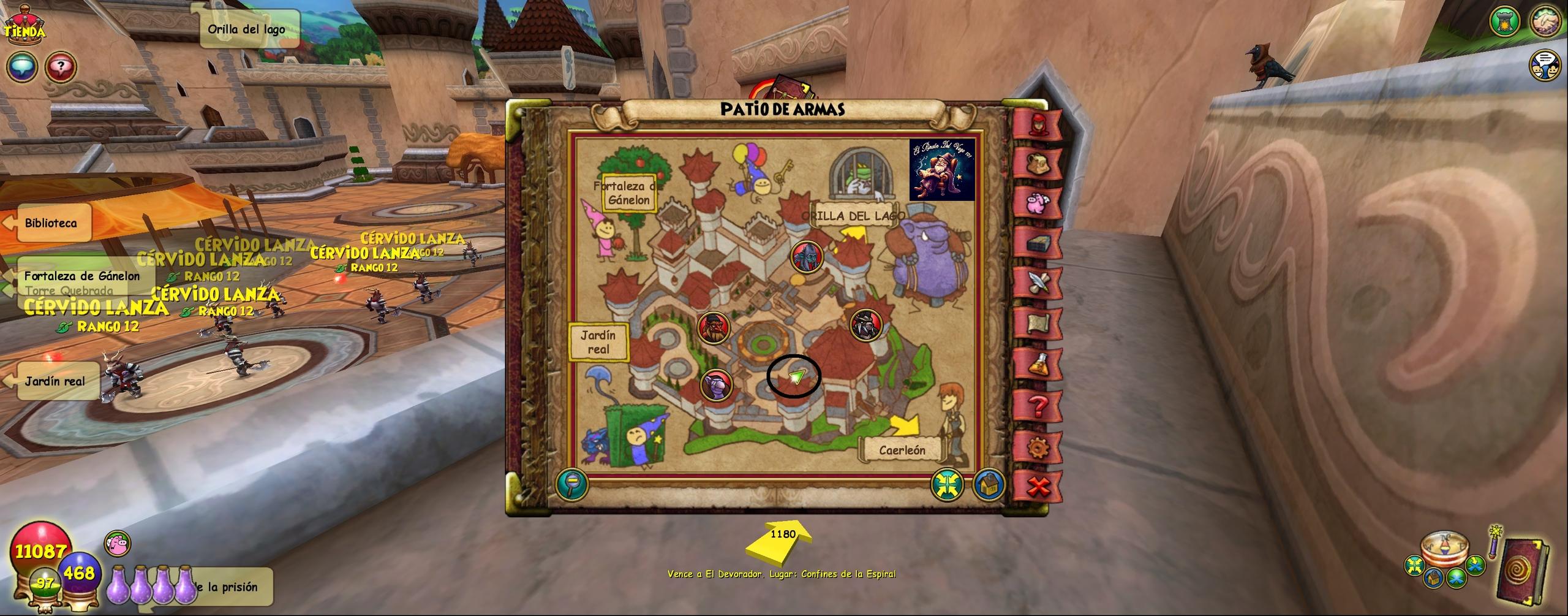Show the red hooded character tab
The image size is (1568, 616).
click(x=1038, y=124)
